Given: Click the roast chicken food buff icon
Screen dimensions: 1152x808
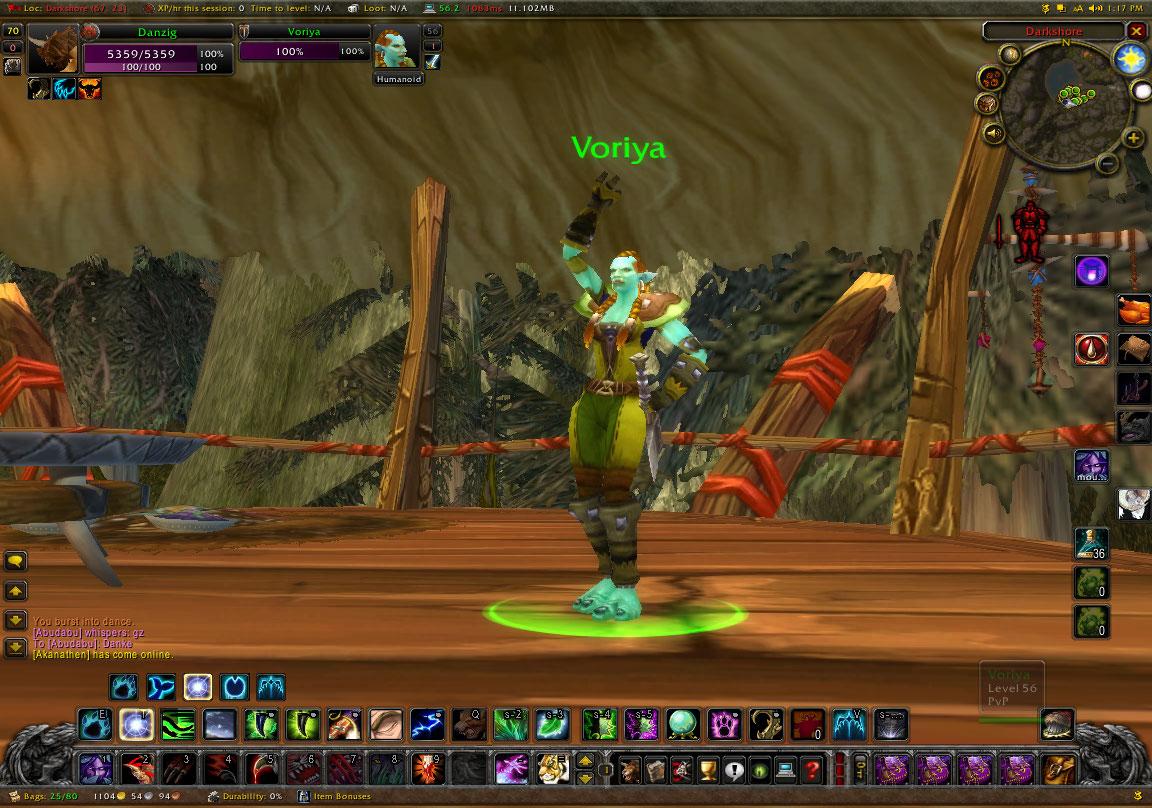Looking at the screenshot, I should click(x=1134, y=308).
